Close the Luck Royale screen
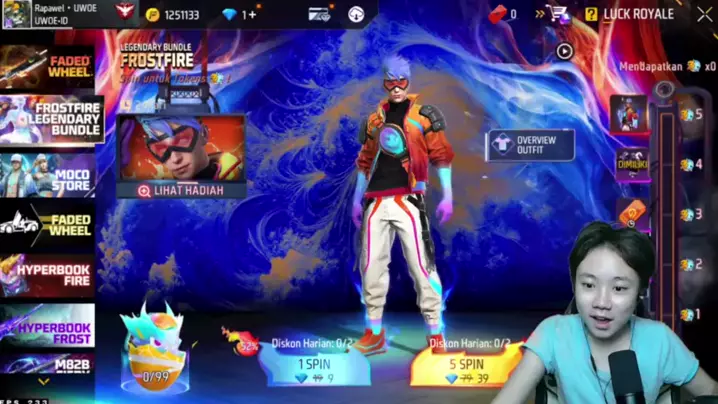 click(696, 14)
